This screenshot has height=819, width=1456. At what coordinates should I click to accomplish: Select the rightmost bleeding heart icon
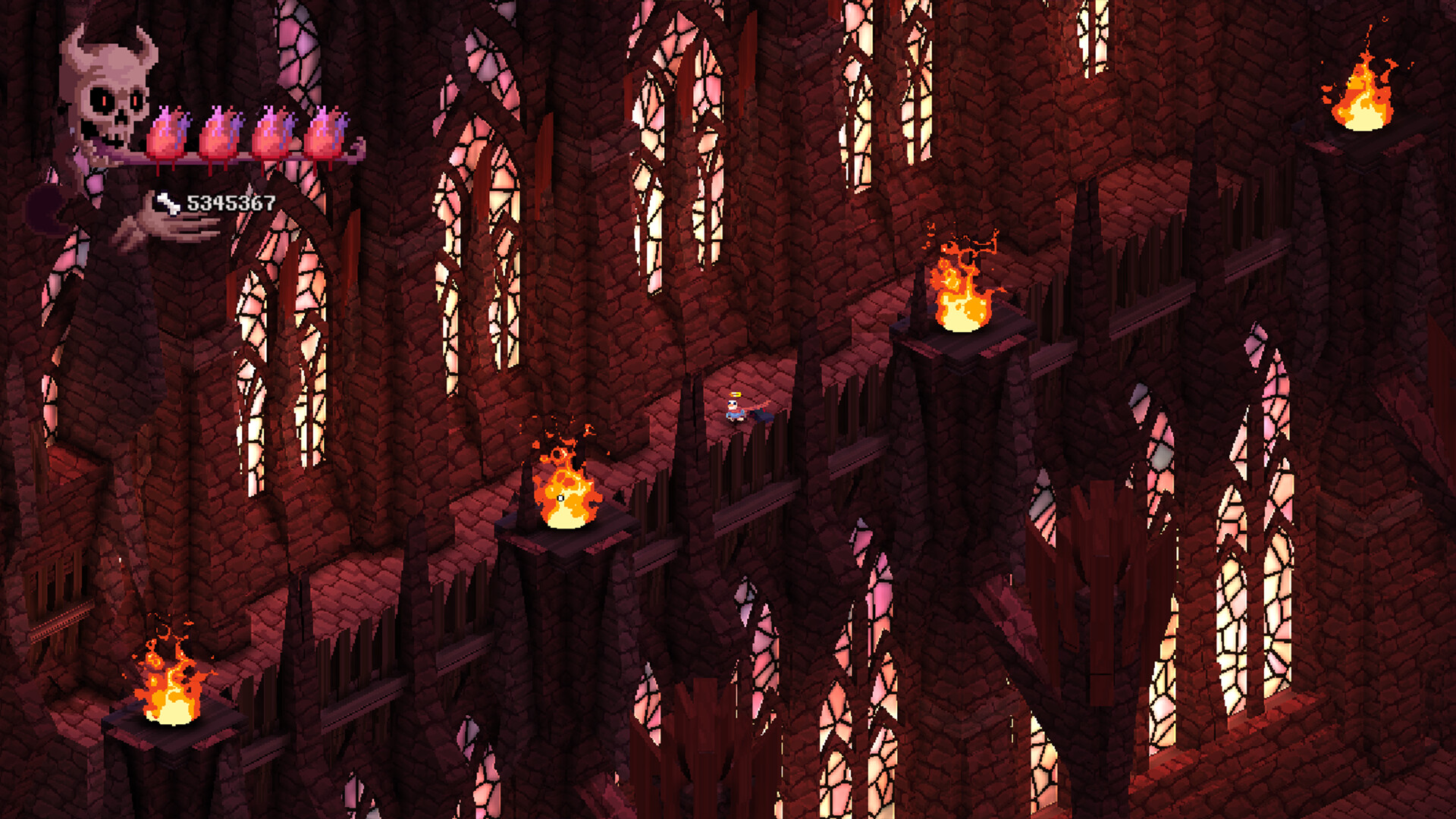tap(325, 133)
